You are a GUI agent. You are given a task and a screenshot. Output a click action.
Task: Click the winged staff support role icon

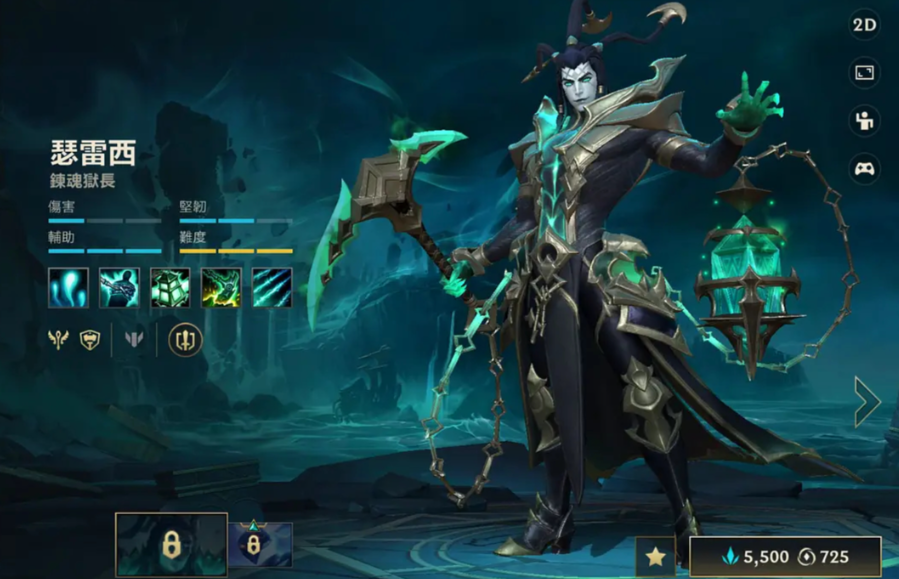[x=58, y=340]
